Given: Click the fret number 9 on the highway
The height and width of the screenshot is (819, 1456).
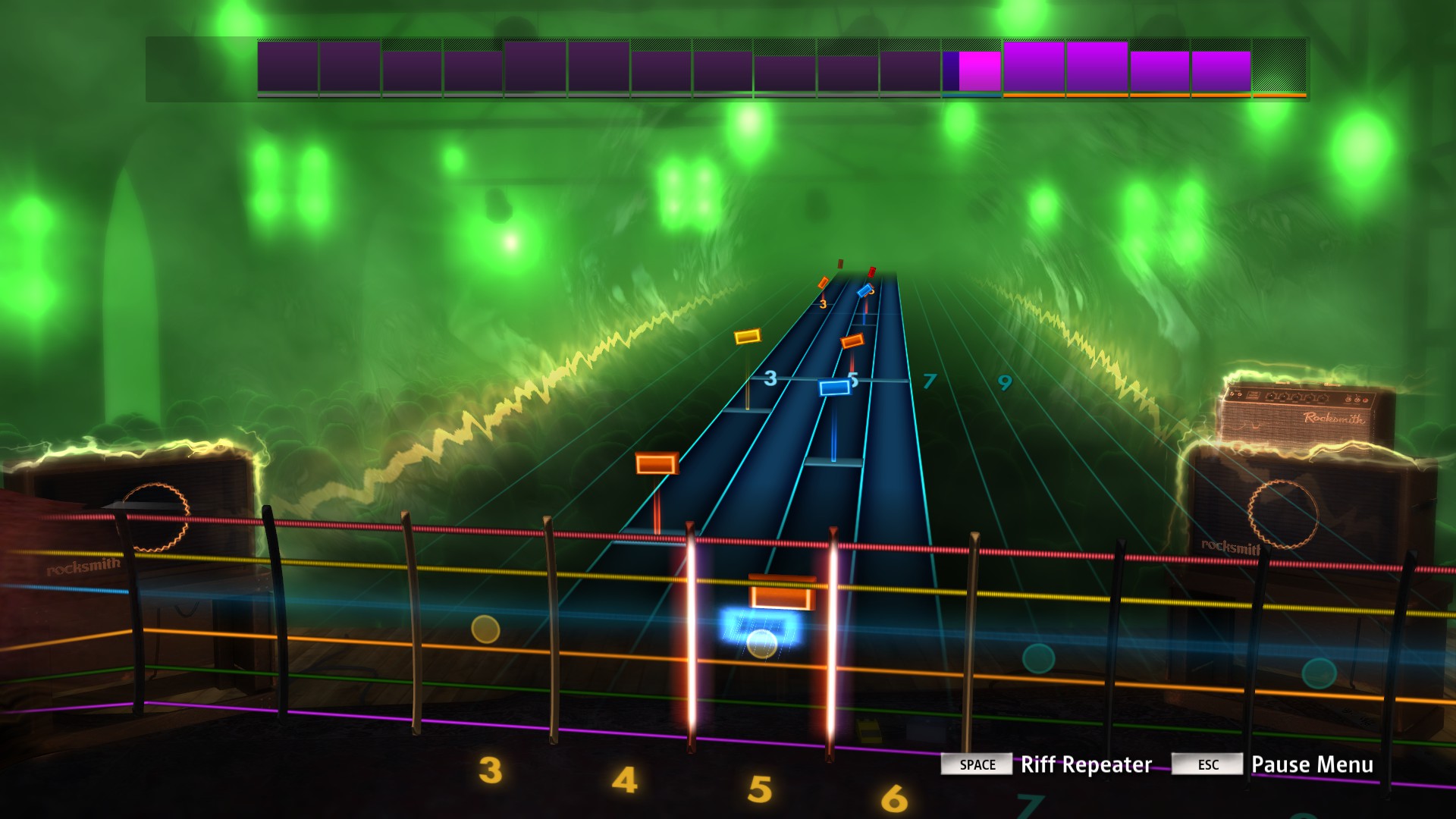Looking at the screenshot, I should tap(1006, 384).
